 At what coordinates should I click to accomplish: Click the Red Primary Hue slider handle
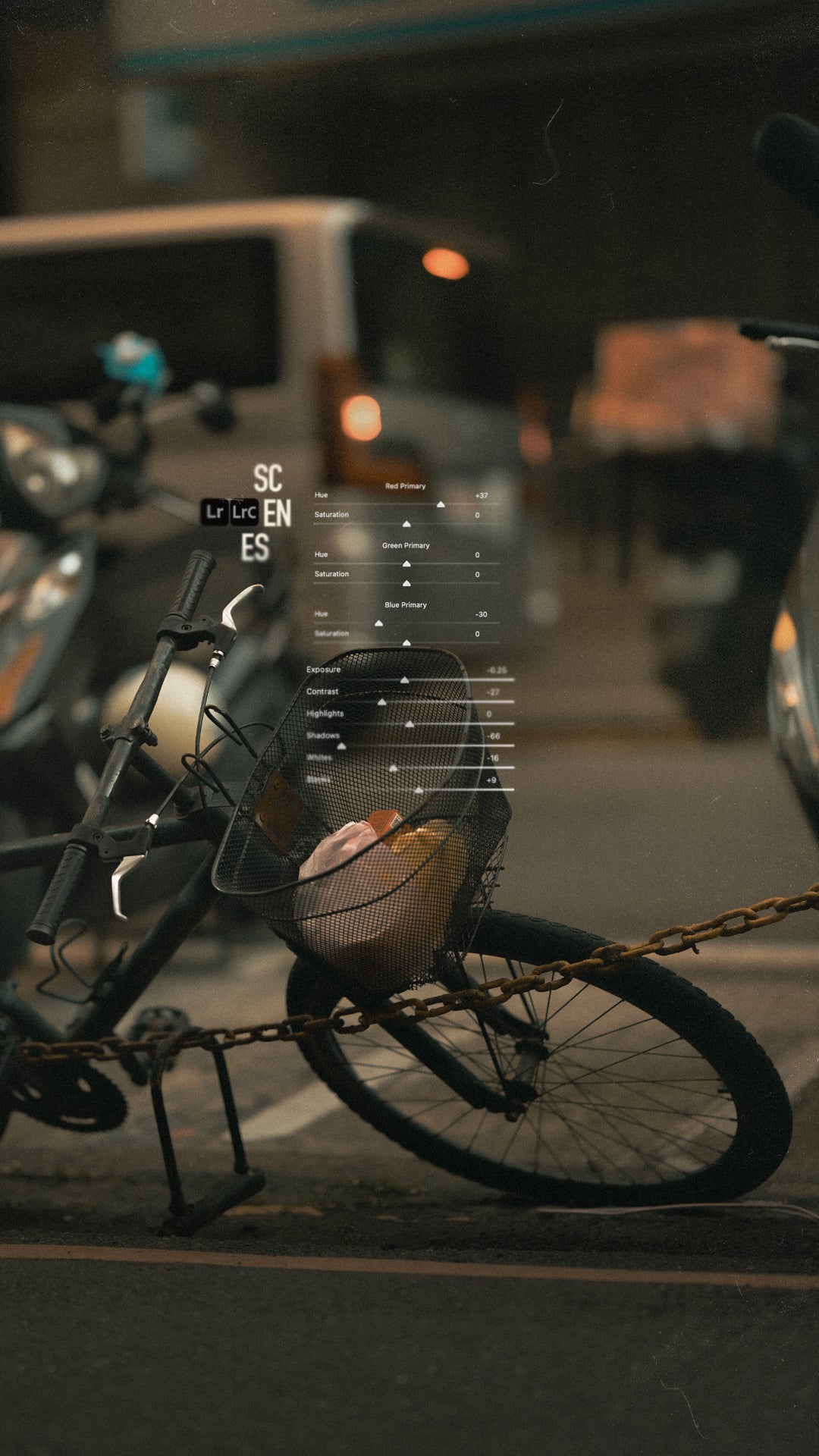441,504
